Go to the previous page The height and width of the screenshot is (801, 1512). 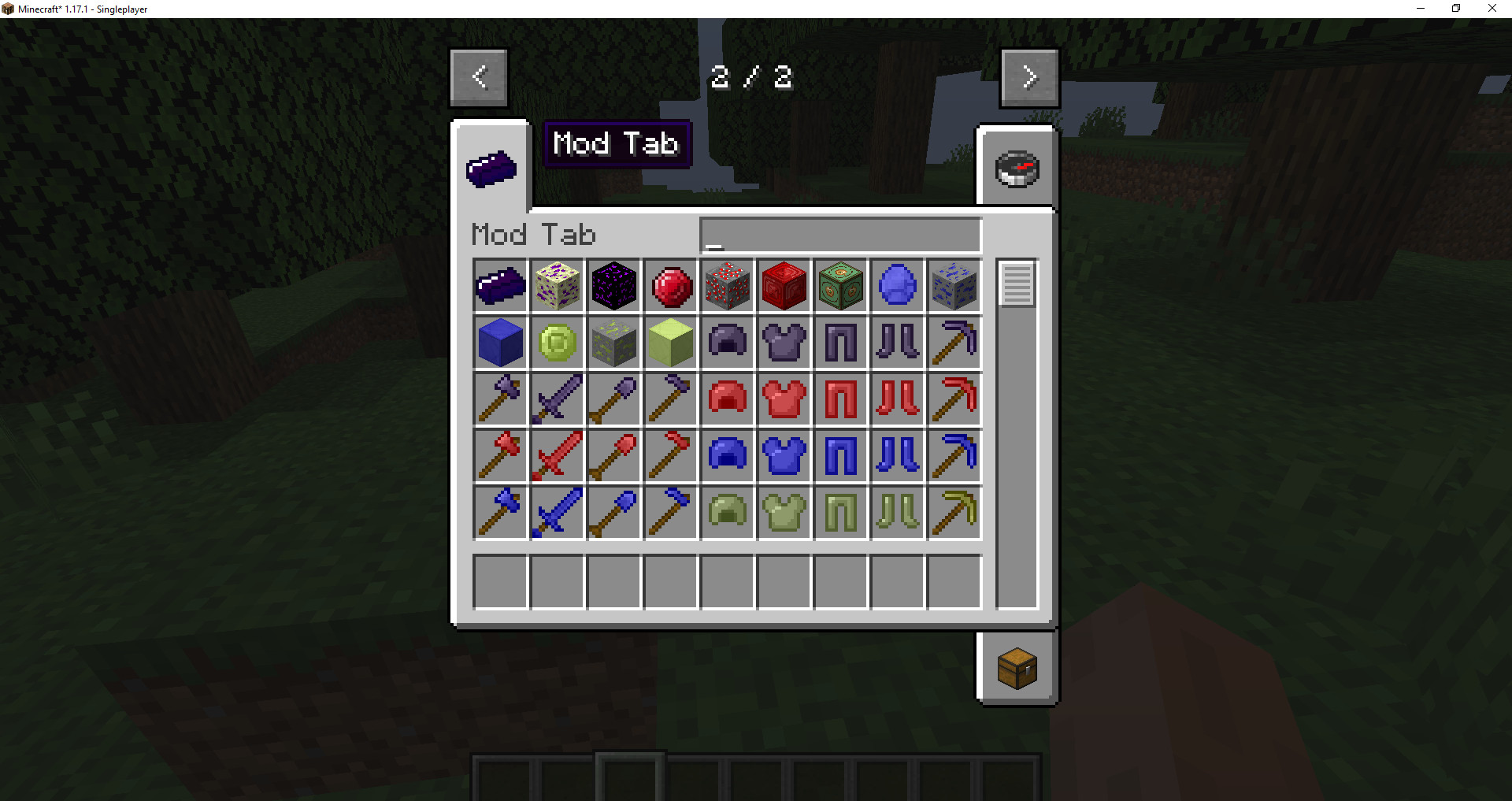pos(479,77)
